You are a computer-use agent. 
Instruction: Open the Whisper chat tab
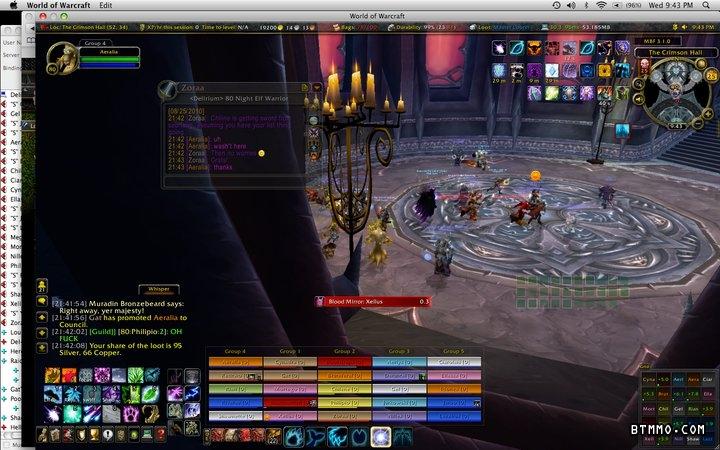click(159, 288)
